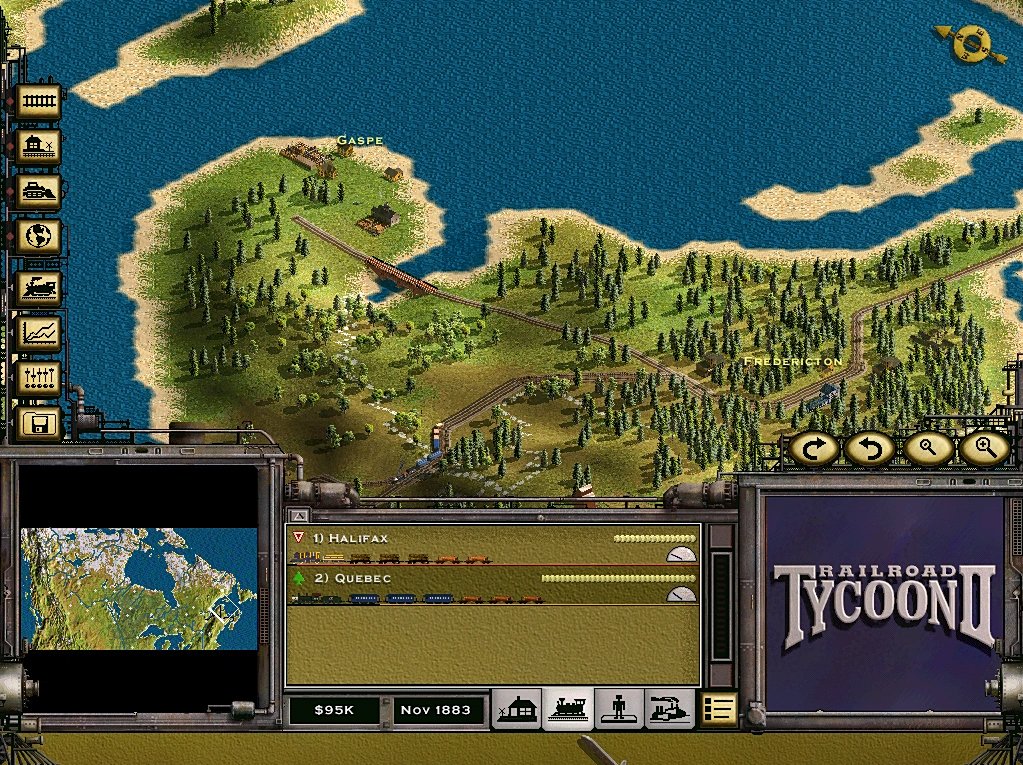Zoom out the map view

(927, 449)
